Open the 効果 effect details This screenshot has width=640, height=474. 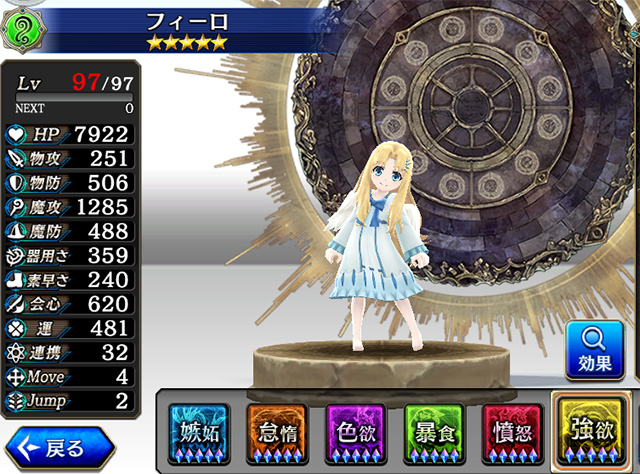tap(594, 351)
